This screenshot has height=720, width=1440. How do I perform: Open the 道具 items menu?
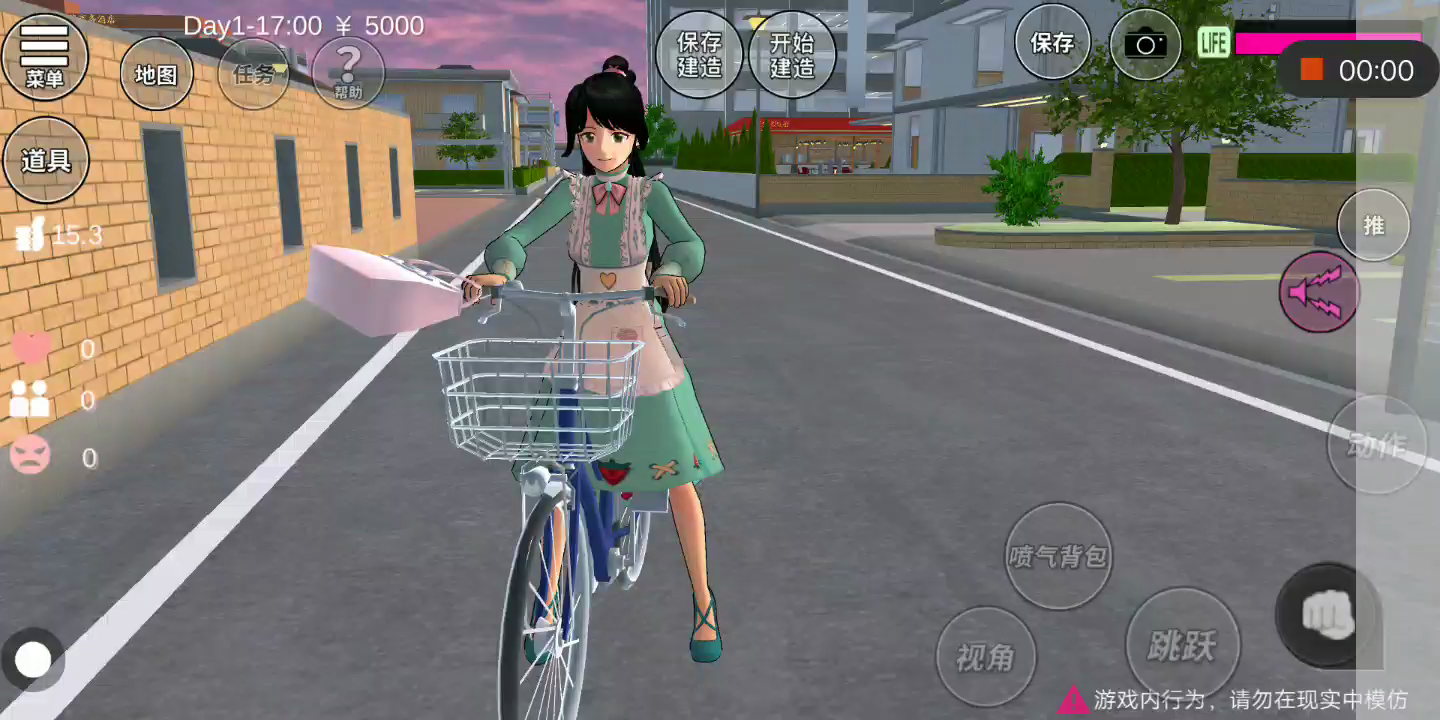[46, 160]
